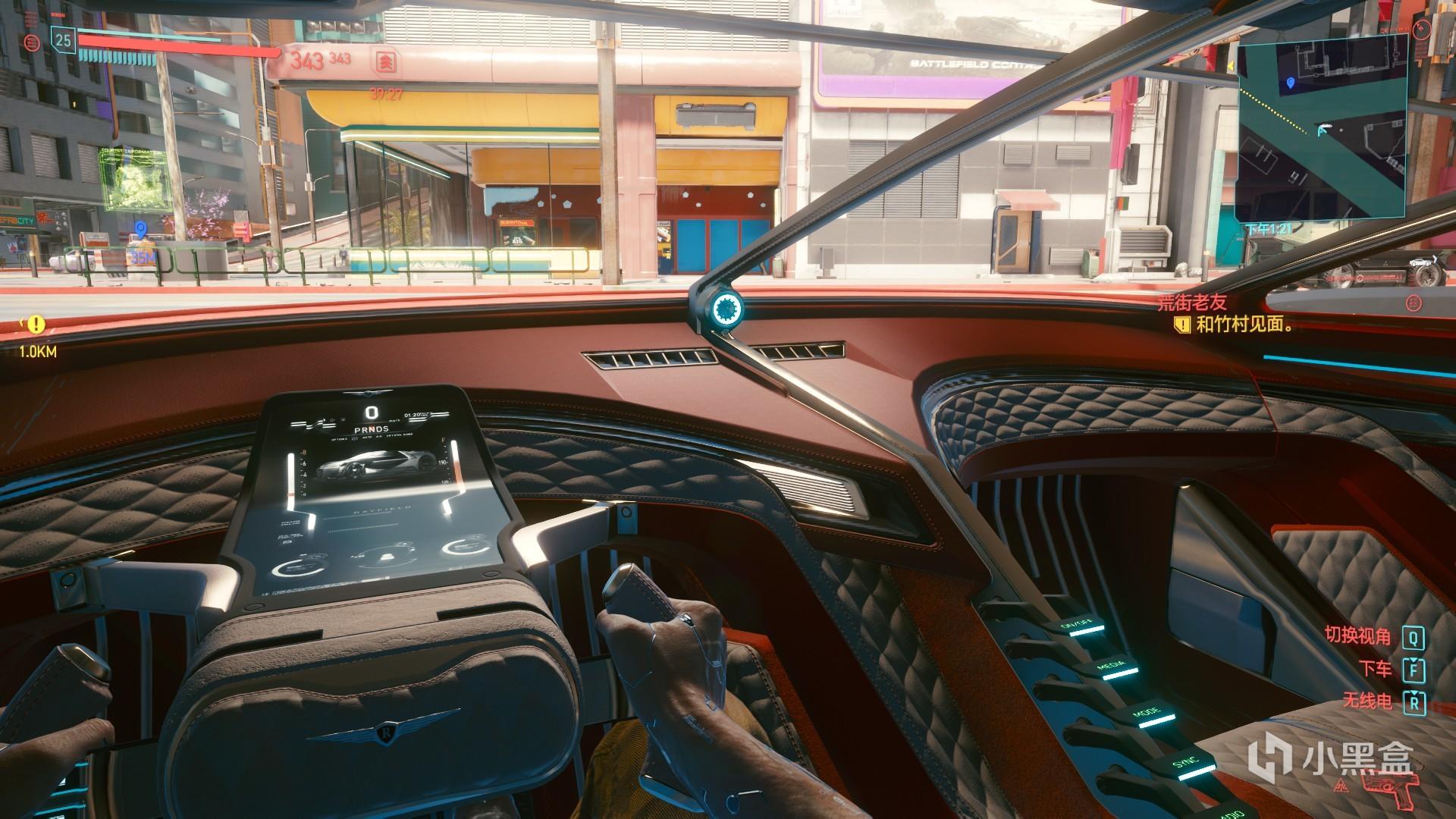The width and height of the screenshot is (1456, 819).
Task: Open the 荒街老友 quest title
Action: (x=1192, y=303)
